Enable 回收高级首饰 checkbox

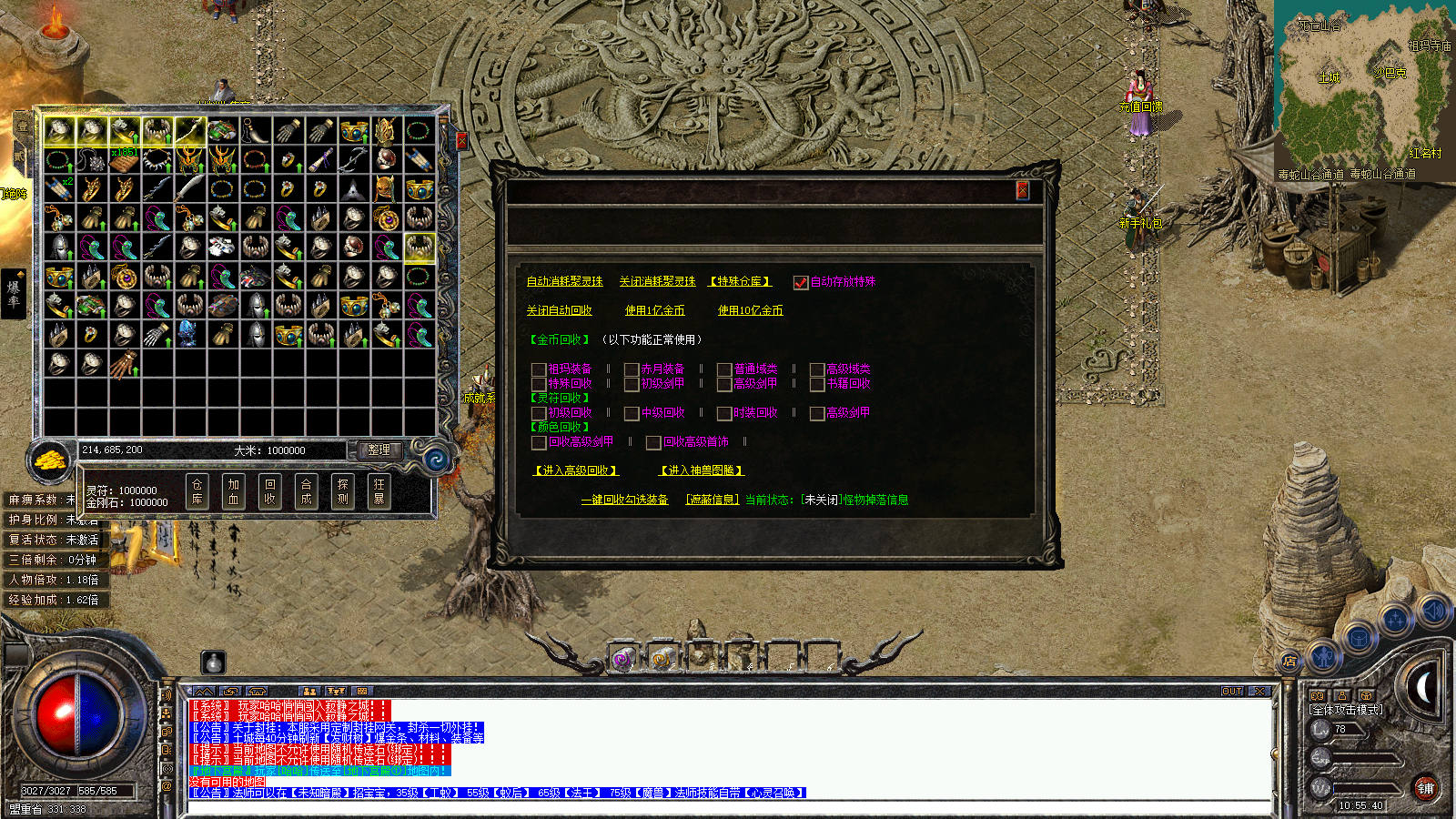(653, 442)
